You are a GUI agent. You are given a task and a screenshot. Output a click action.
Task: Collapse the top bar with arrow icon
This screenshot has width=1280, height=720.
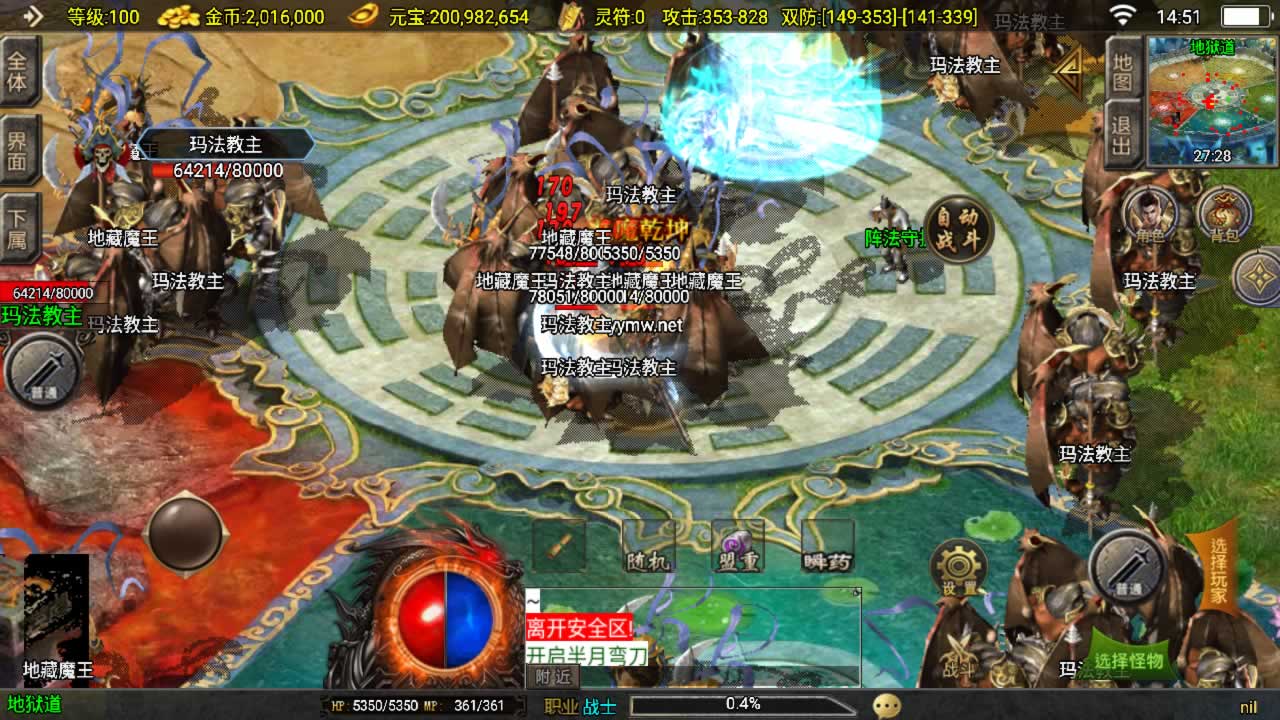point(31,15)
